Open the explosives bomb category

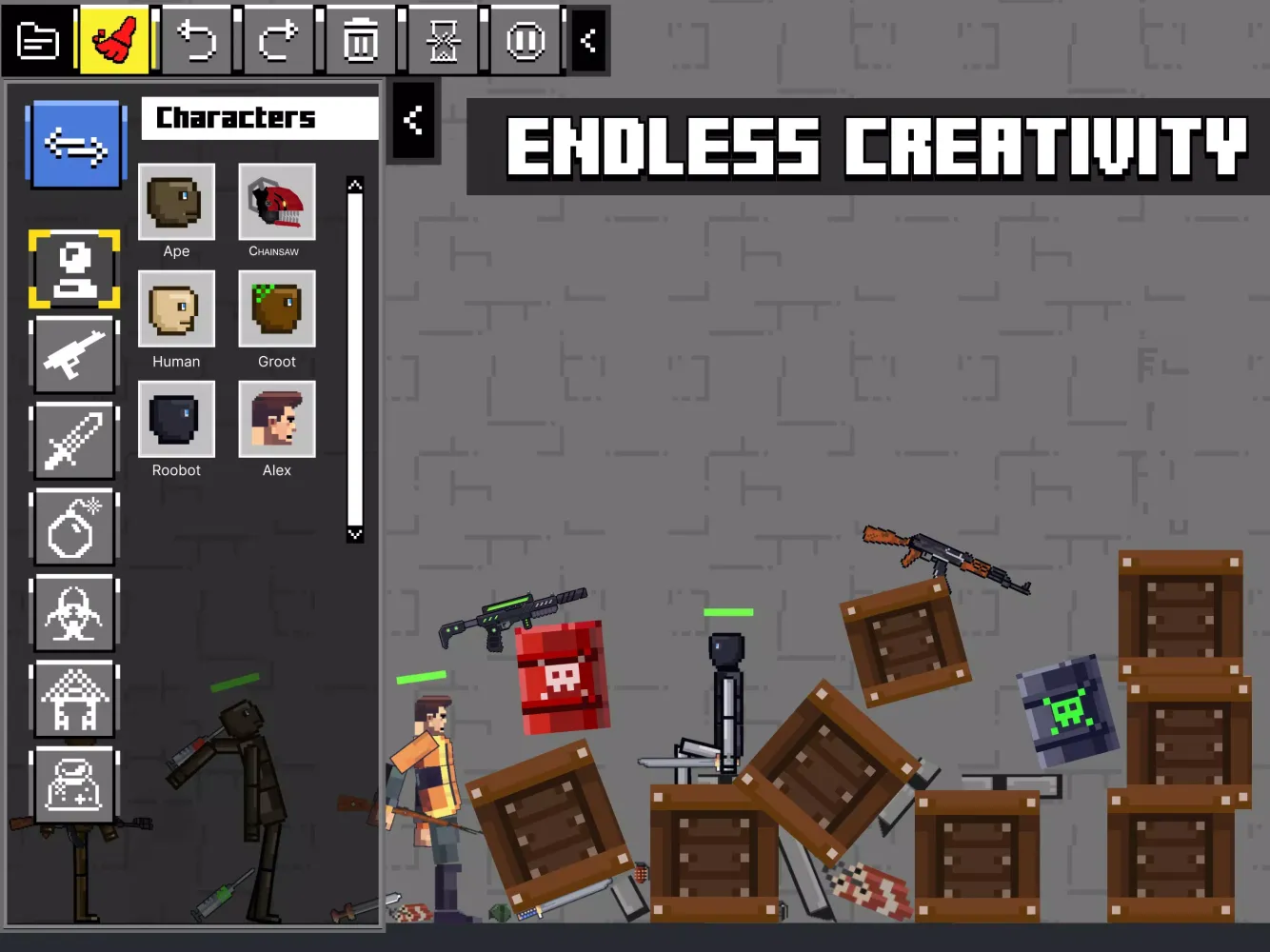(74, 526)
